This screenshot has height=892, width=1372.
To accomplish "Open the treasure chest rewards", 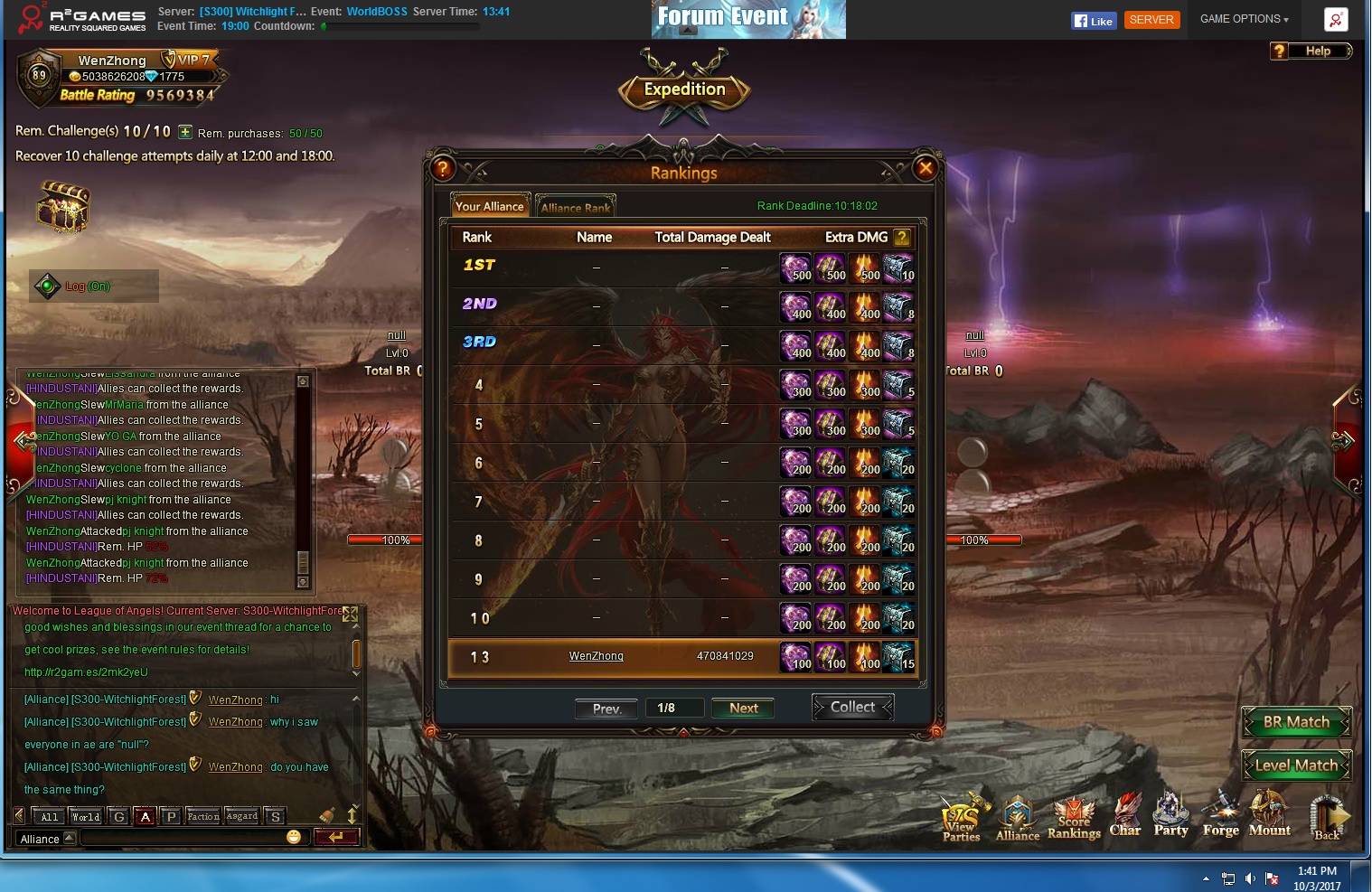I will coord(62,206).
